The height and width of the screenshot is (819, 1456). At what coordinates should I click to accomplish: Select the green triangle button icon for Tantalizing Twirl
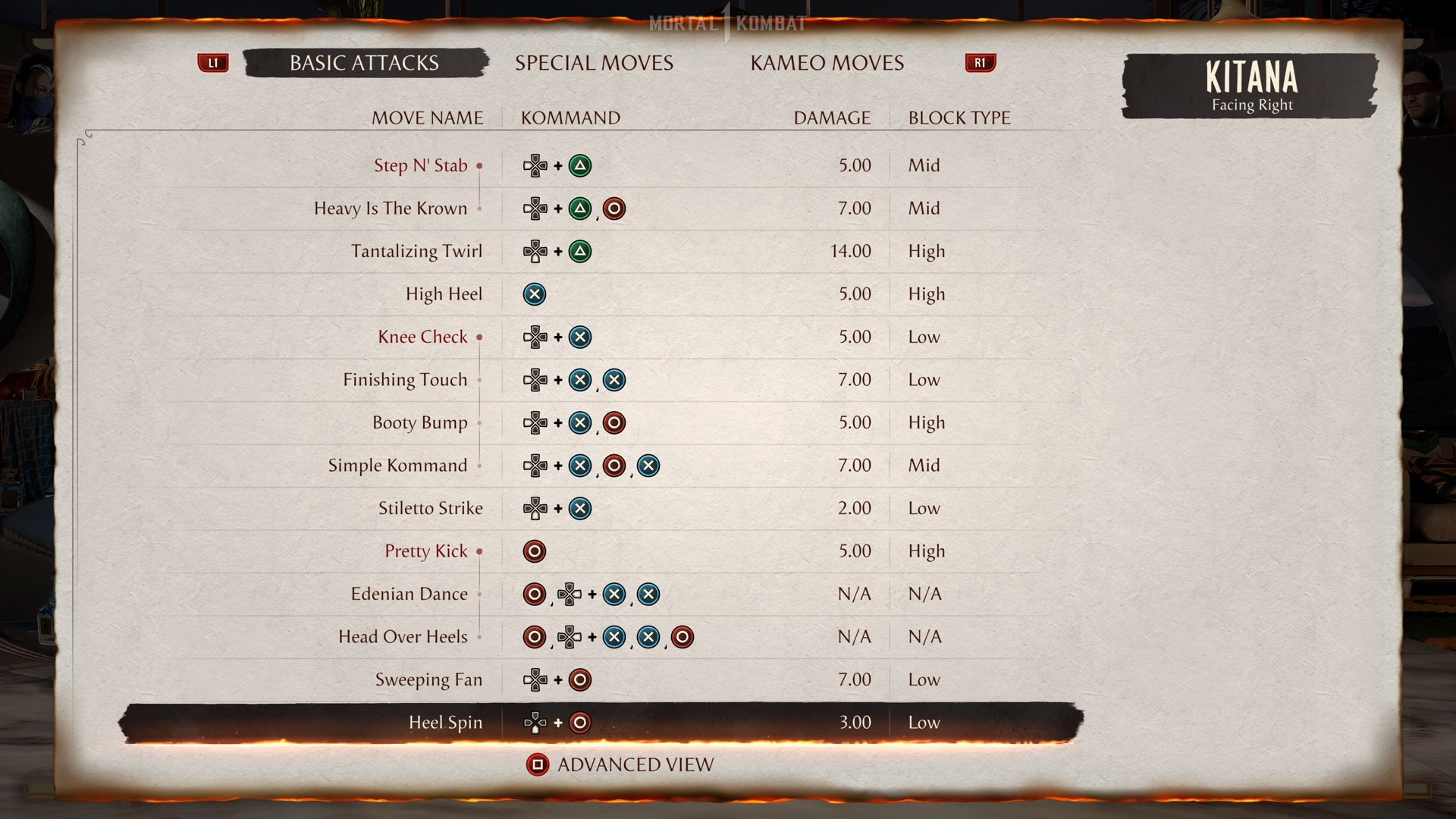pyautogui.click(x=581, y=251)
